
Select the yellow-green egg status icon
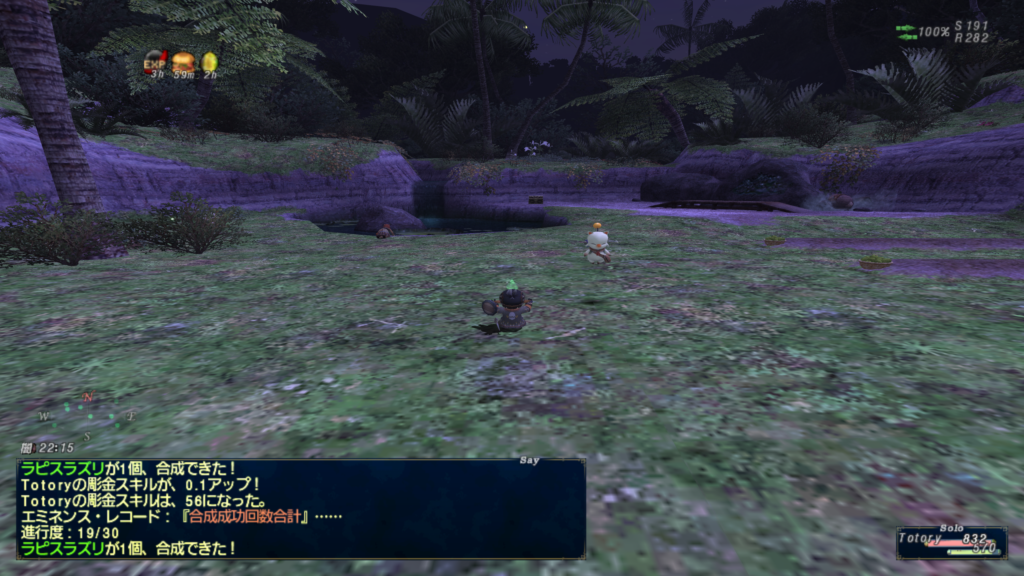click(x=209, y=62)
